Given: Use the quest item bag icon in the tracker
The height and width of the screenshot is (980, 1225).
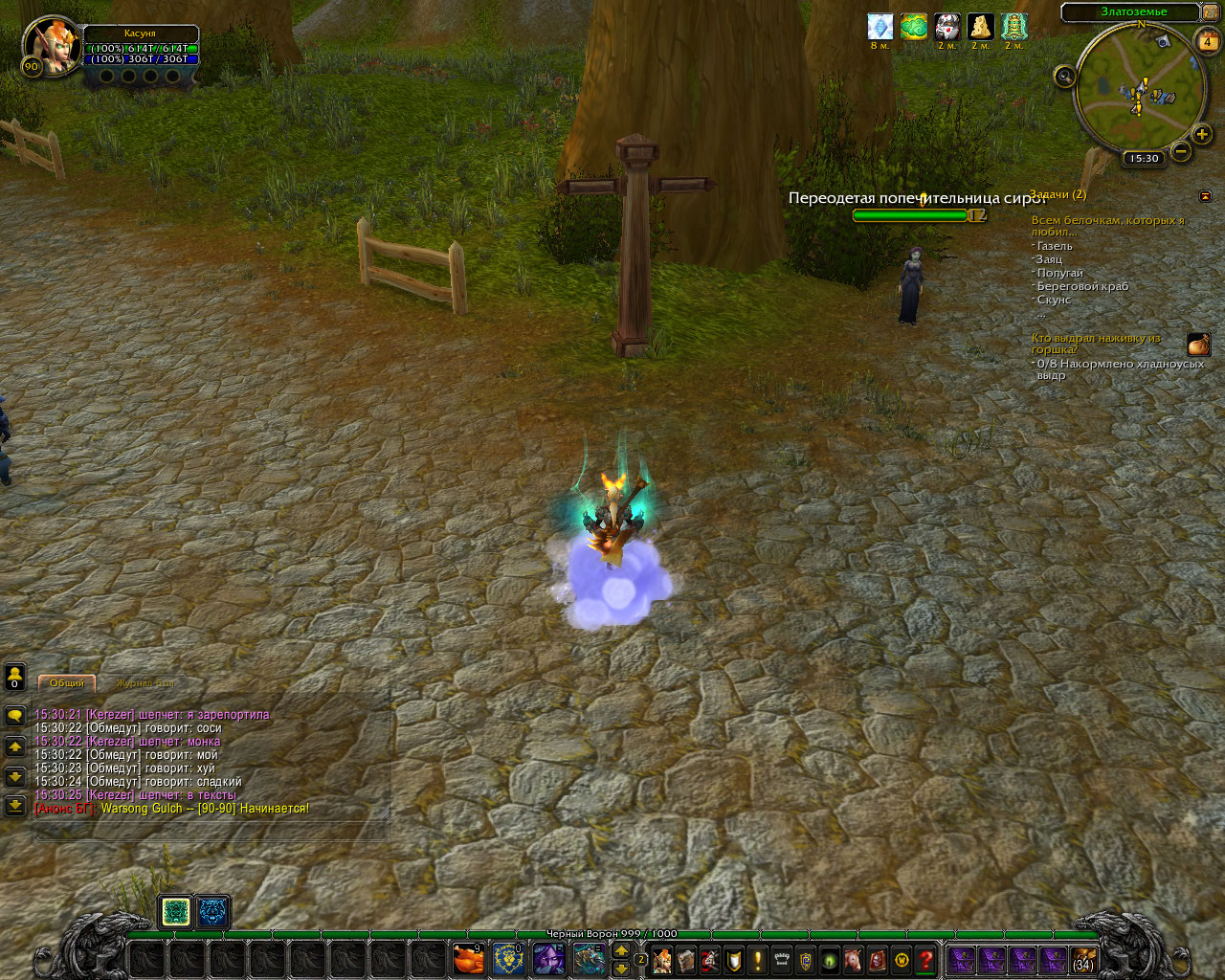Looking at the screenshot, I should pyautogui.click(x=1198, y=345).
